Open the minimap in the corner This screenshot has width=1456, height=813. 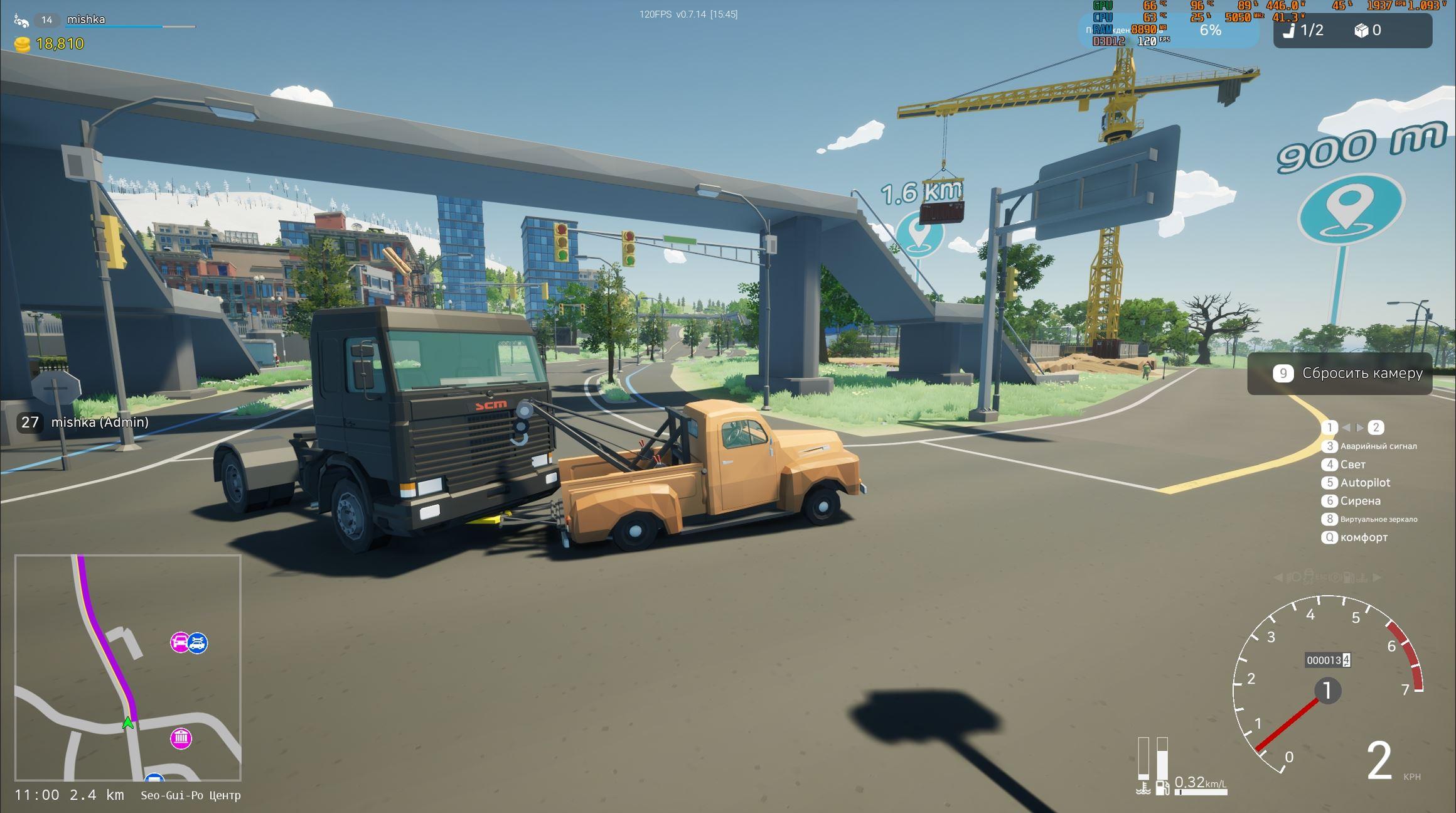pos(127,667)
